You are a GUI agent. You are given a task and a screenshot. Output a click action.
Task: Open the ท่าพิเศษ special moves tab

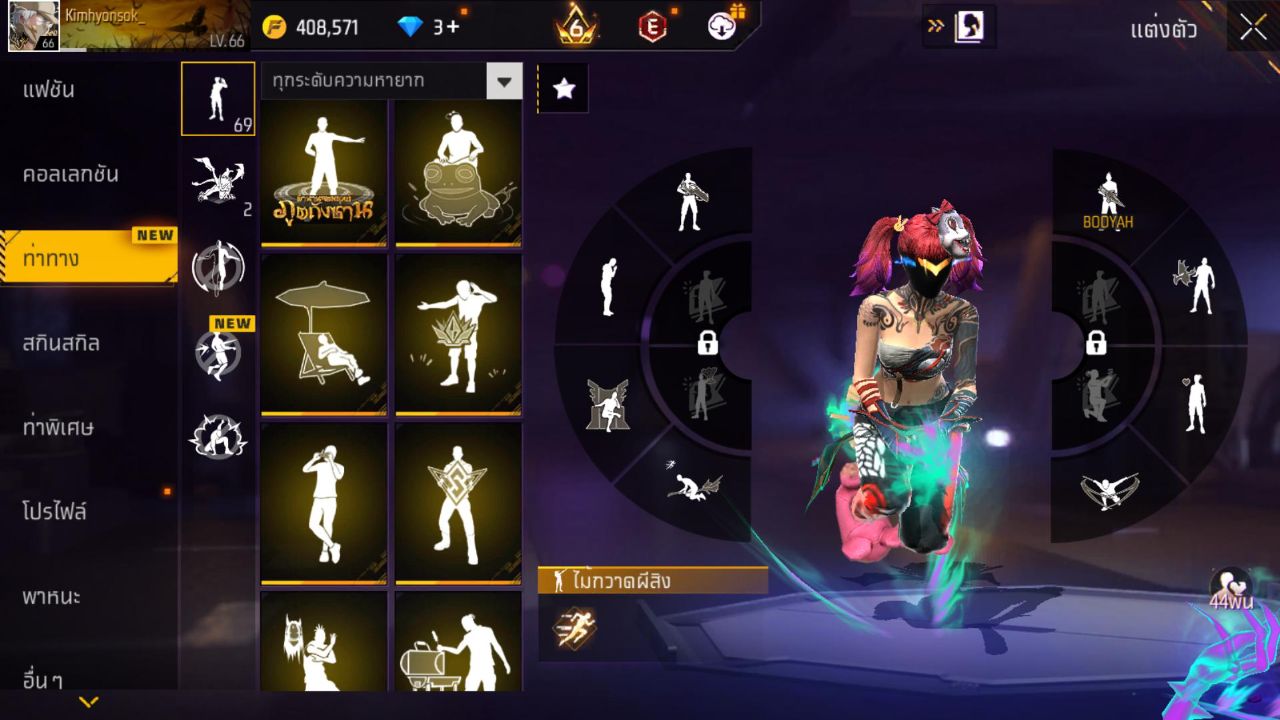[x=58, y=428]
